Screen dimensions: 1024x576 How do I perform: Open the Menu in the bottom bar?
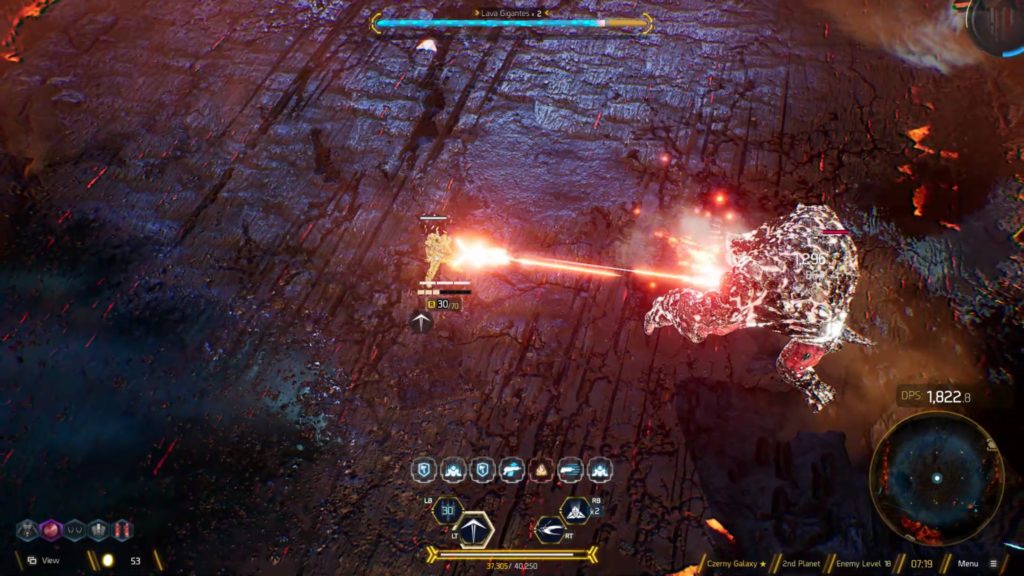pyautogui.click(x=974, y=563)
